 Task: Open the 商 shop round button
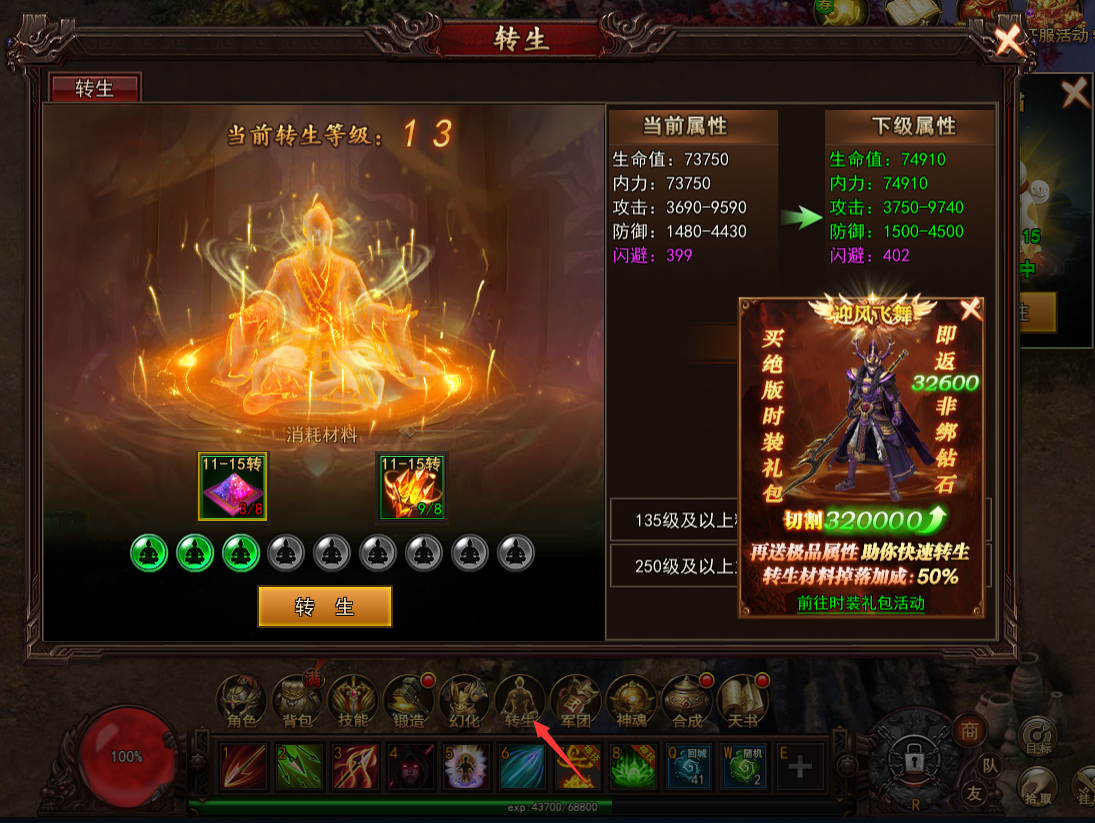click(968, 731)
